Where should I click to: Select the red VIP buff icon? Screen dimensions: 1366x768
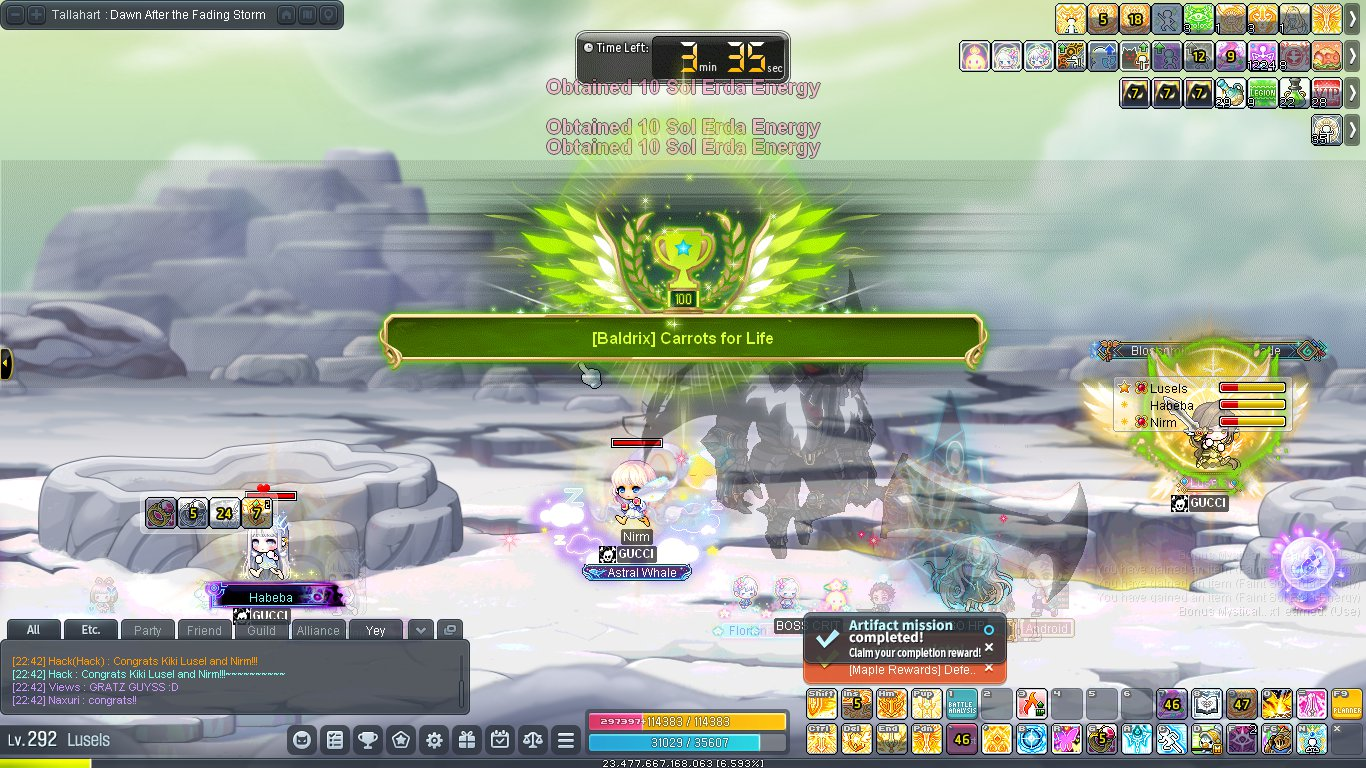(1326, 93)
